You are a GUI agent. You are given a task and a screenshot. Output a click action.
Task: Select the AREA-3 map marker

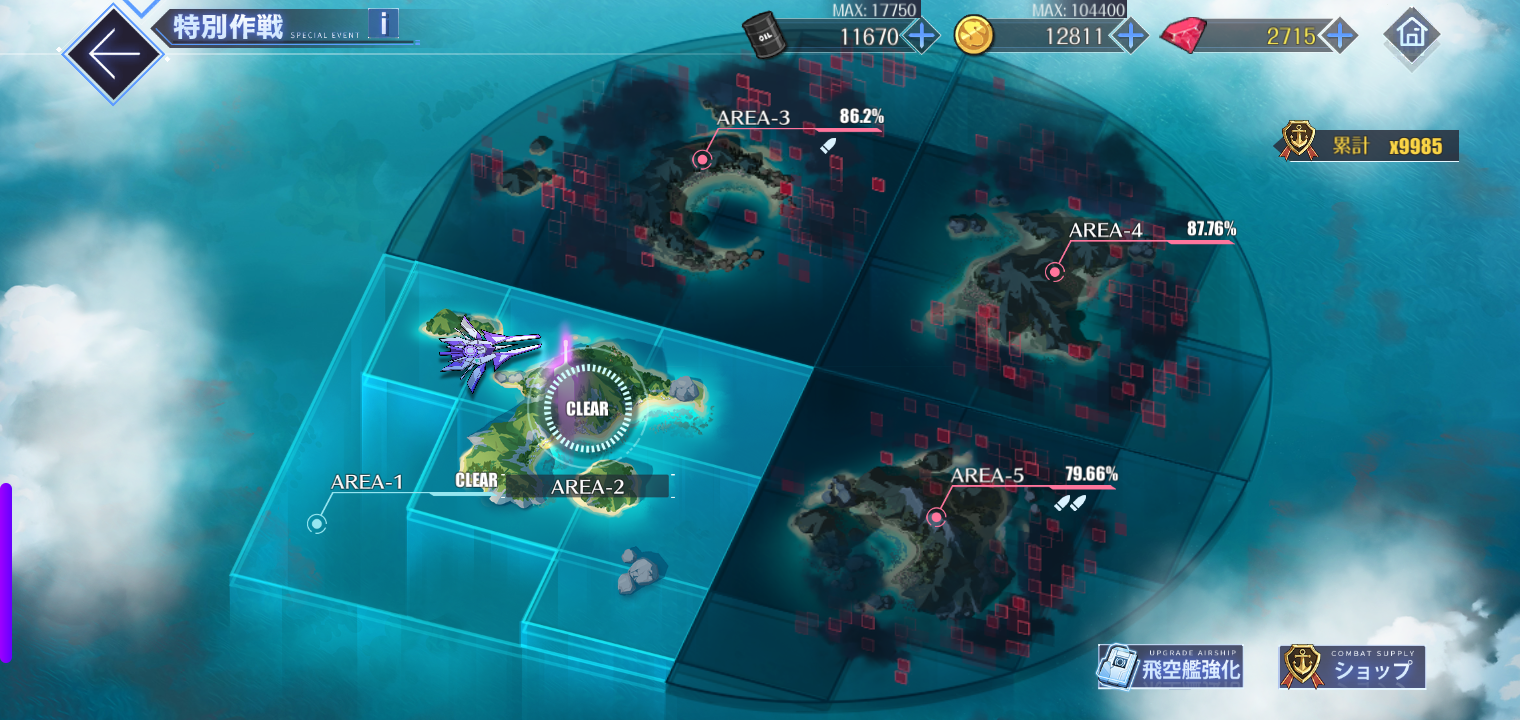point(703,159)
